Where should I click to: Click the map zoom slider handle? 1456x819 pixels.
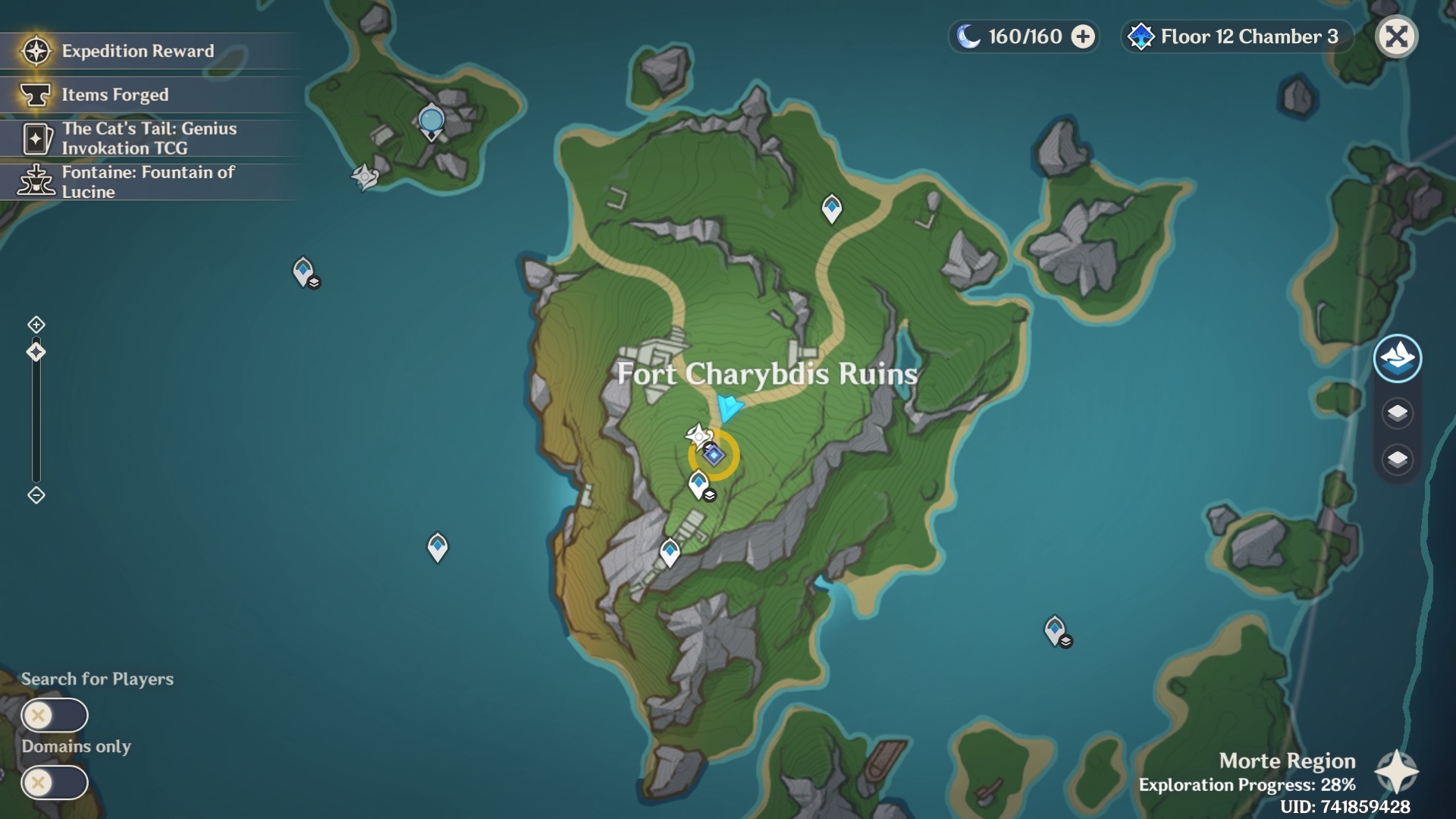(36, 352)
